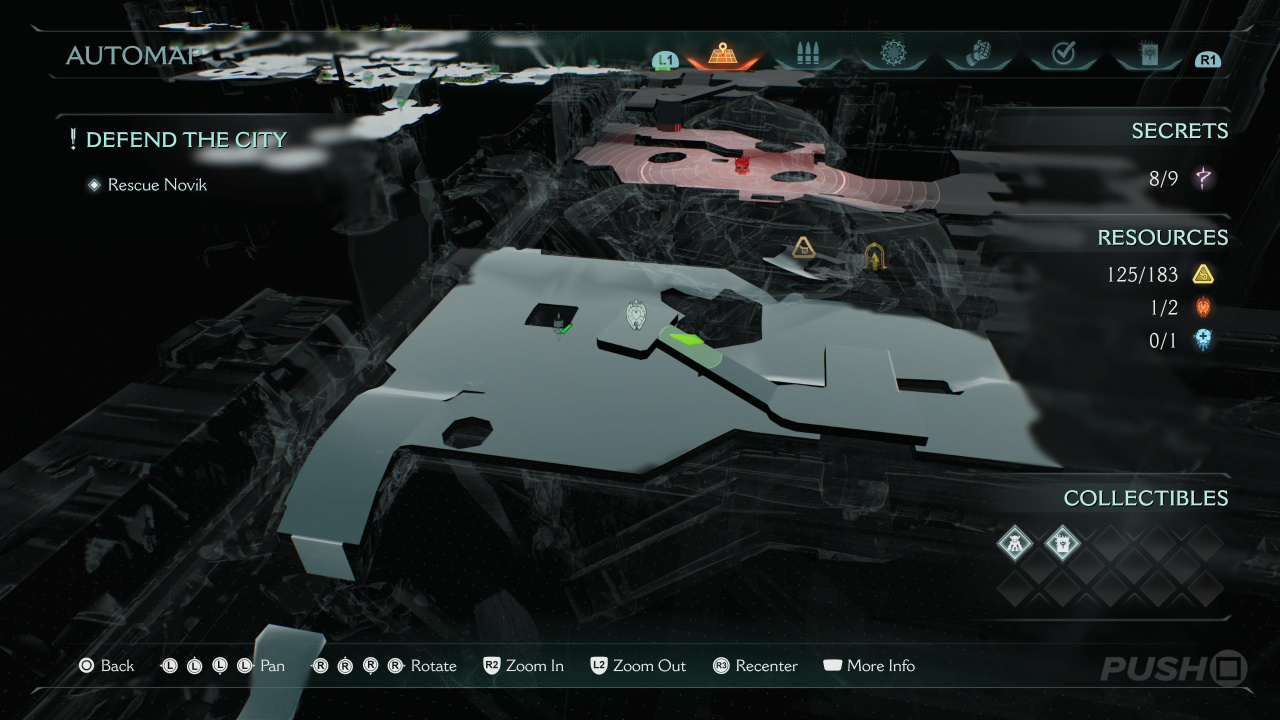Switch to the codex book tab
1280x720 pixels.
(1149, 55)
